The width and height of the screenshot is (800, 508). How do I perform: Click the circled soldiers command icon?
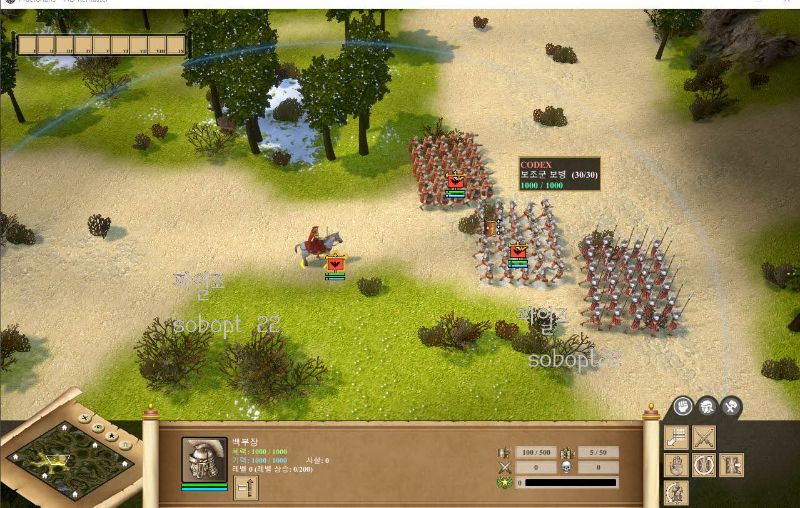coord(704,465)
